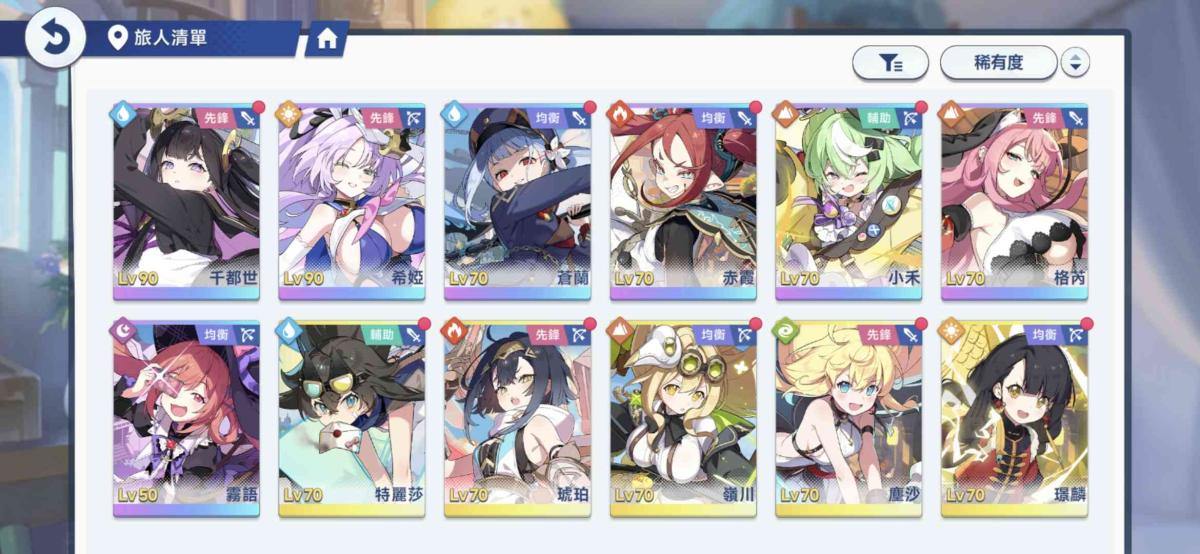Select the 千都世 character card

pyautogui.click(x=186, y=200)
